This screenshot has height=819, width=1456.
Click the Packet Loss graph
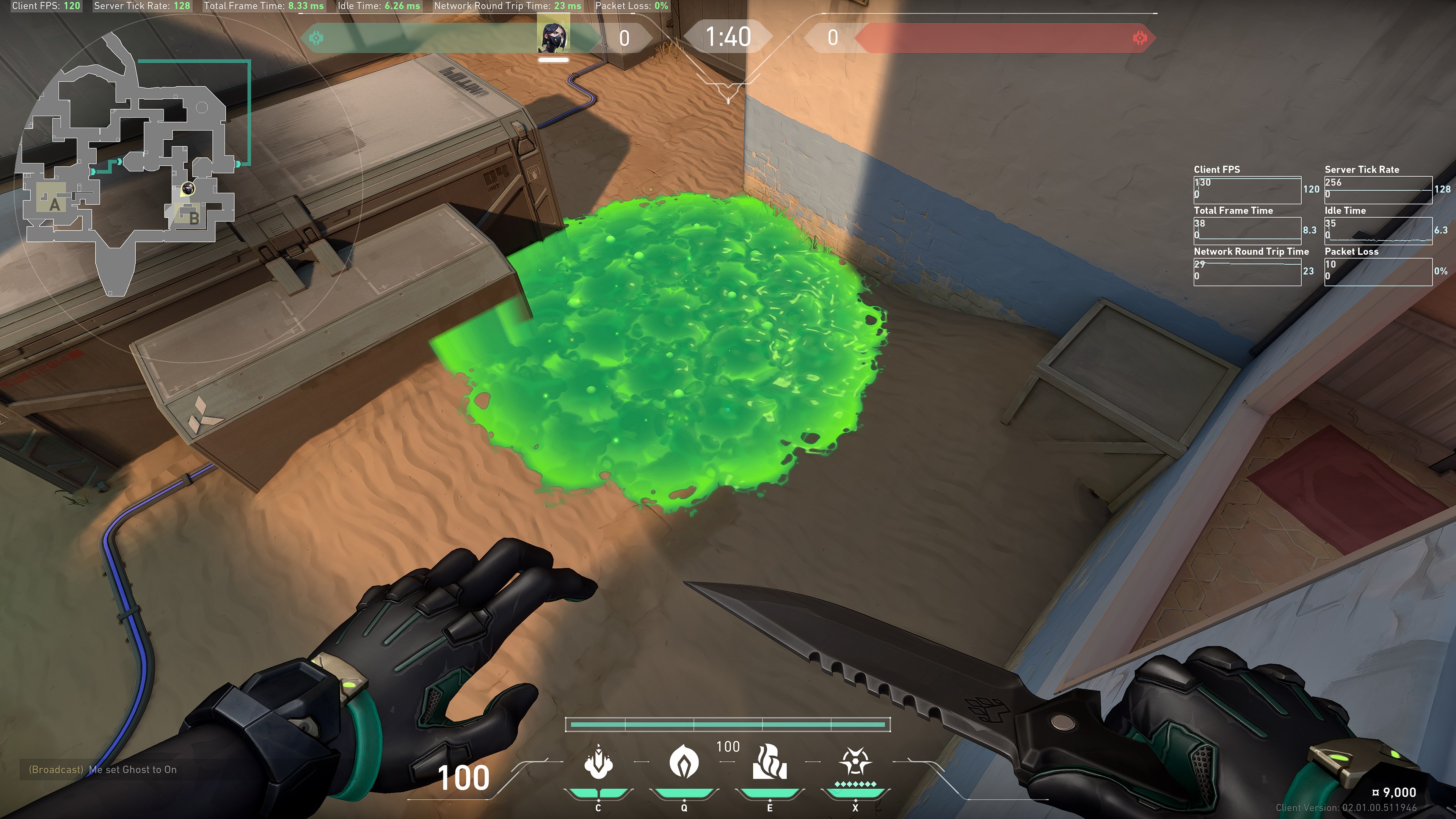pos(1378,271)
